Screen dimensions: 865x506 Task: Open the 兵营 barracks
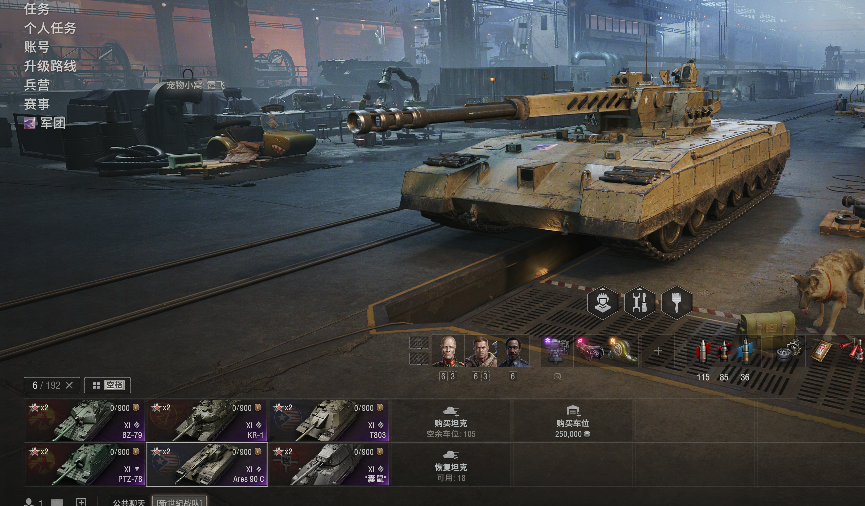pos(37,85)
